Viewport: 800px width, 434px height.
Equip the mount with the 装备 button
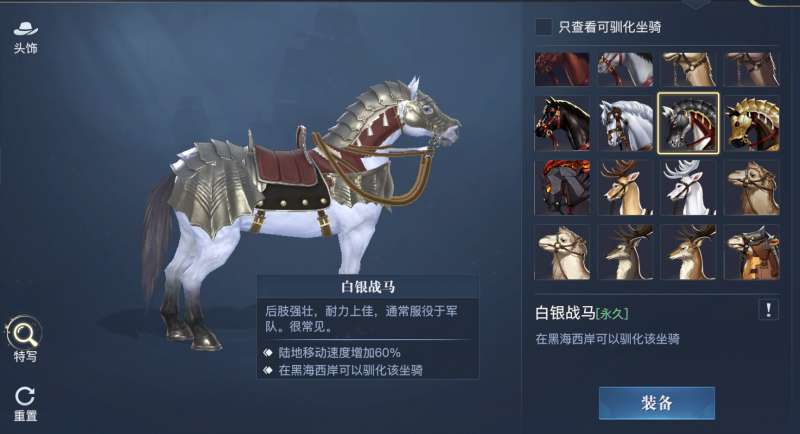656,402
